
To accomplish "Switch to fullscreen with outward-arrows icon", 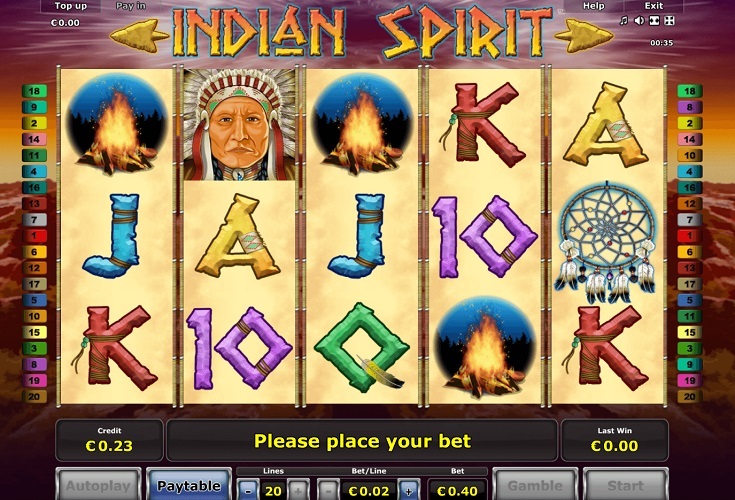I will point(669,20).
